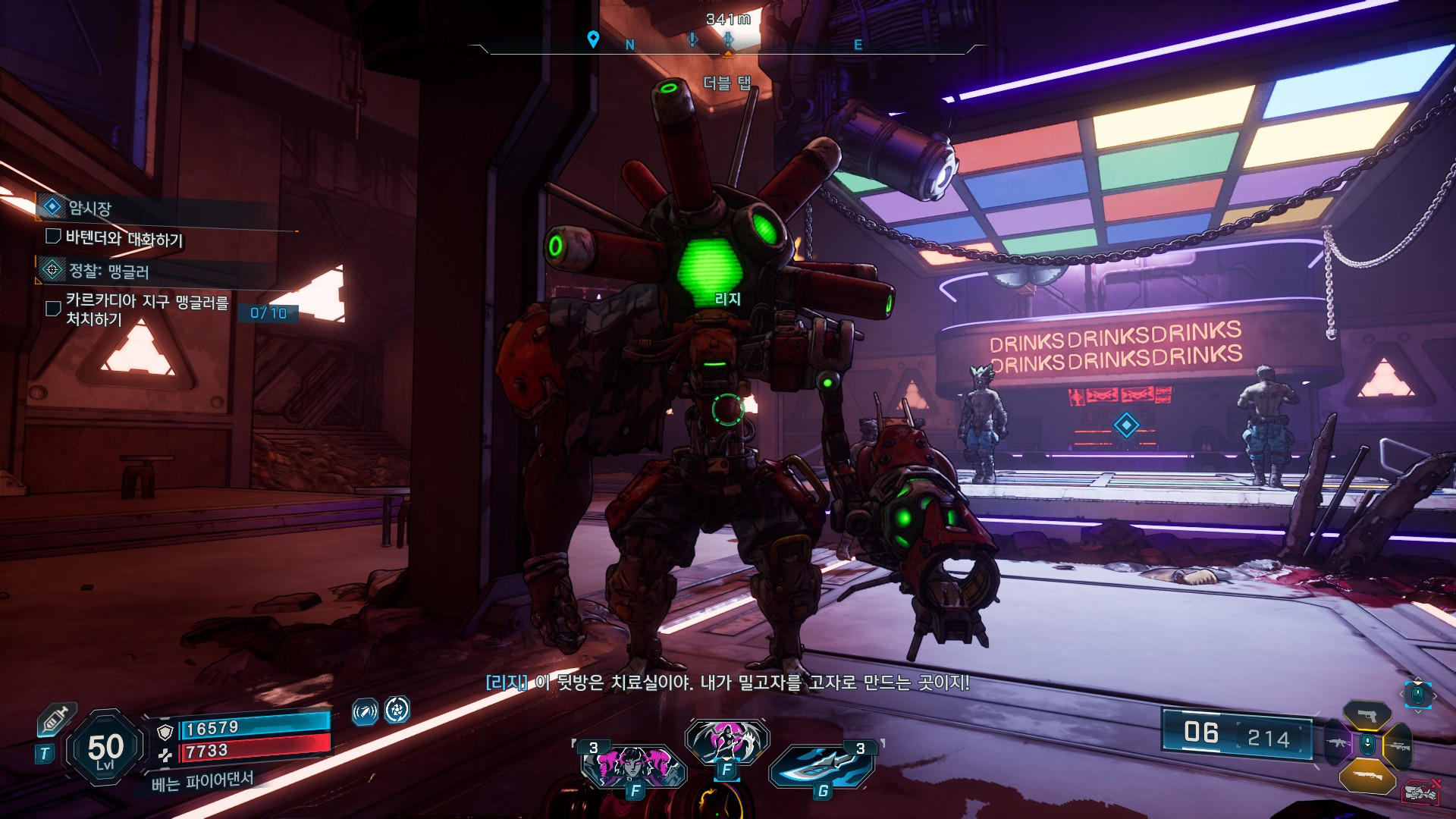The width and height of the screenshot is (1456, 819).
Task: Switch to the assault rifle weapon slot
Action: coord(1338,743)
